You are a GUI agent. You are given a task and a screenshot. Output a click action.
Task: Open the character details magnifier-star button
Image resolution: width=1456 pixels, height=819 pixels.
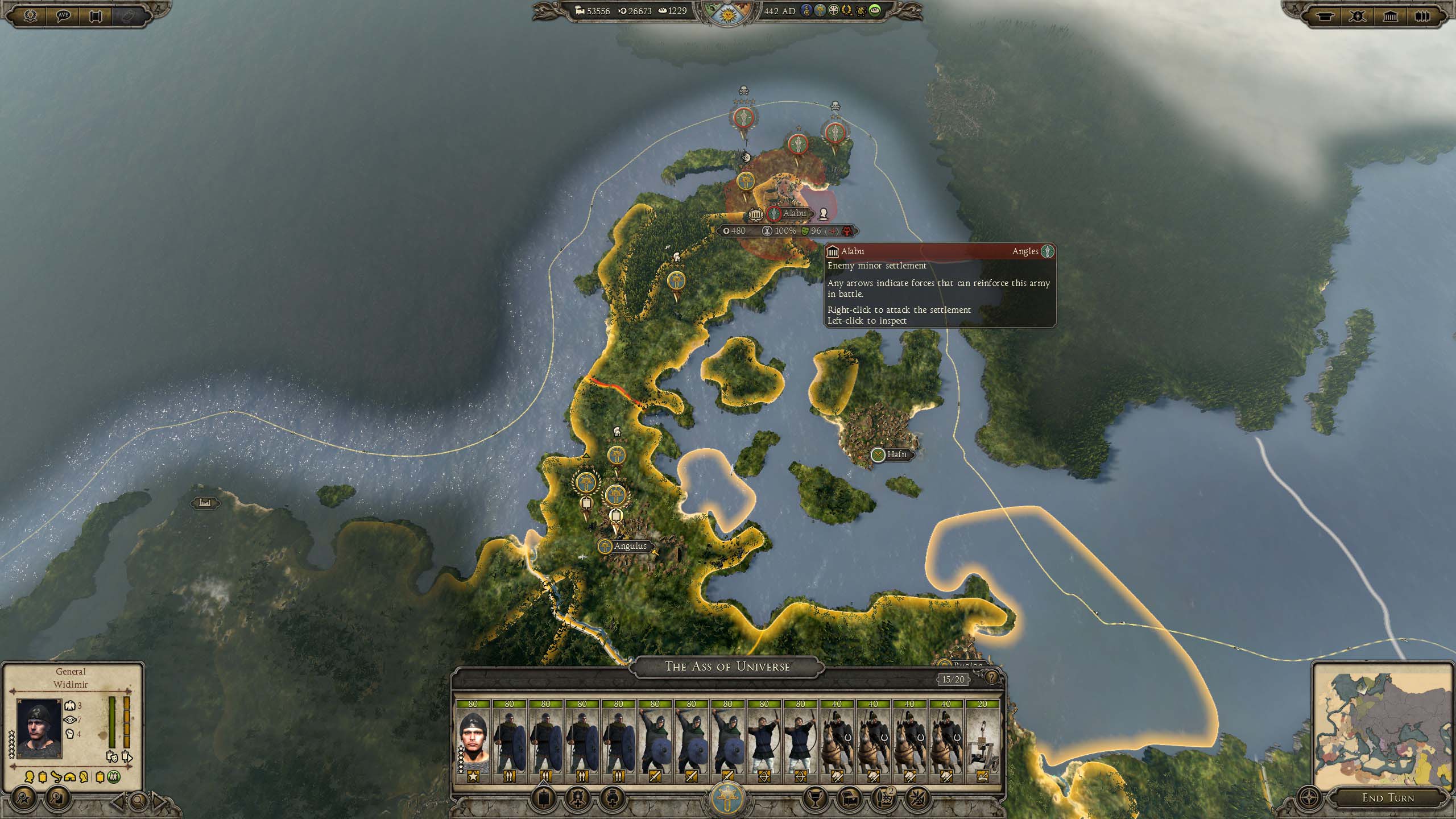(x=23, y=799)
